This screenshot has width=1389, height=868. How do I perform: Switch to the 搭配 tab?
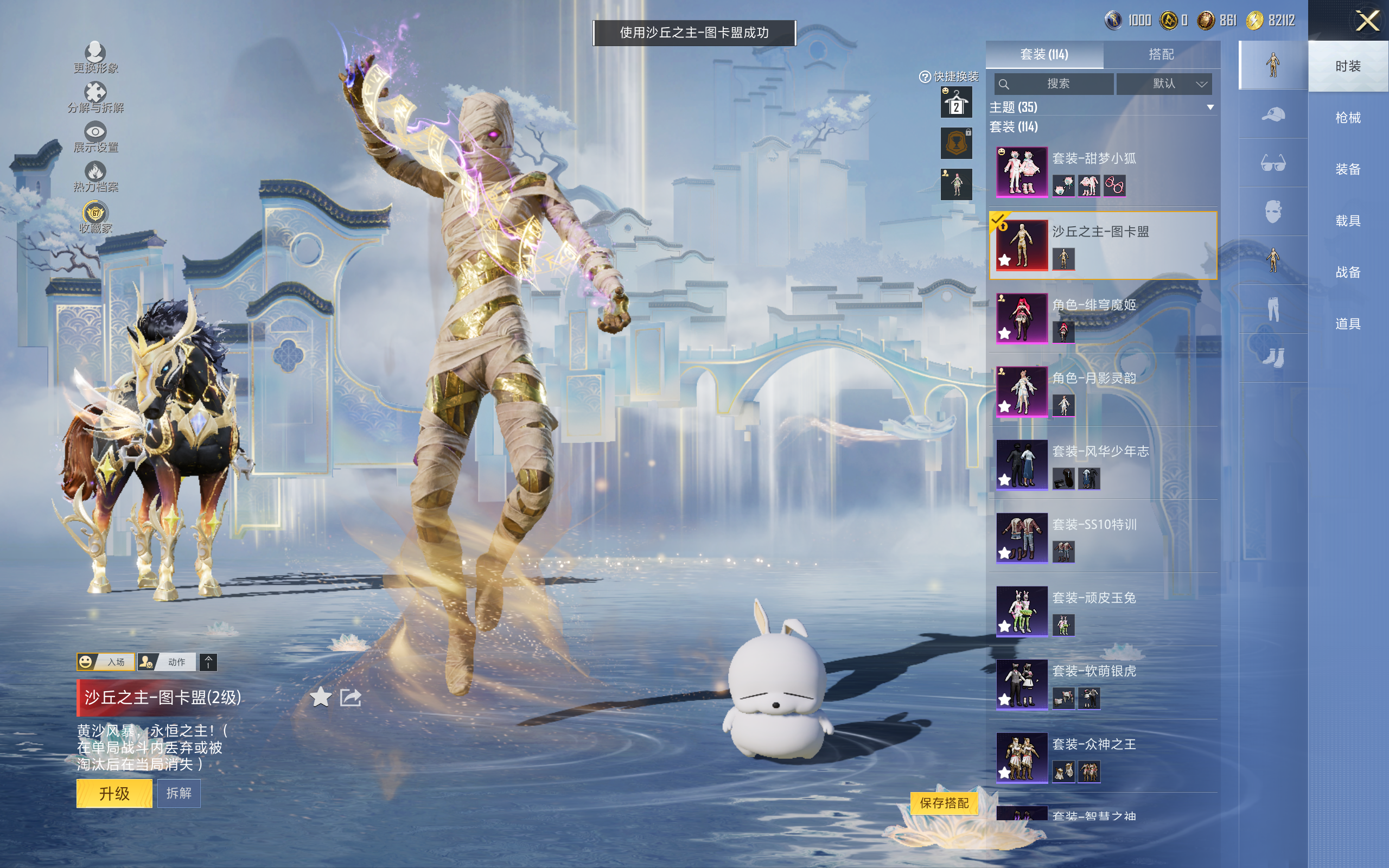(x=1161, y=55)
